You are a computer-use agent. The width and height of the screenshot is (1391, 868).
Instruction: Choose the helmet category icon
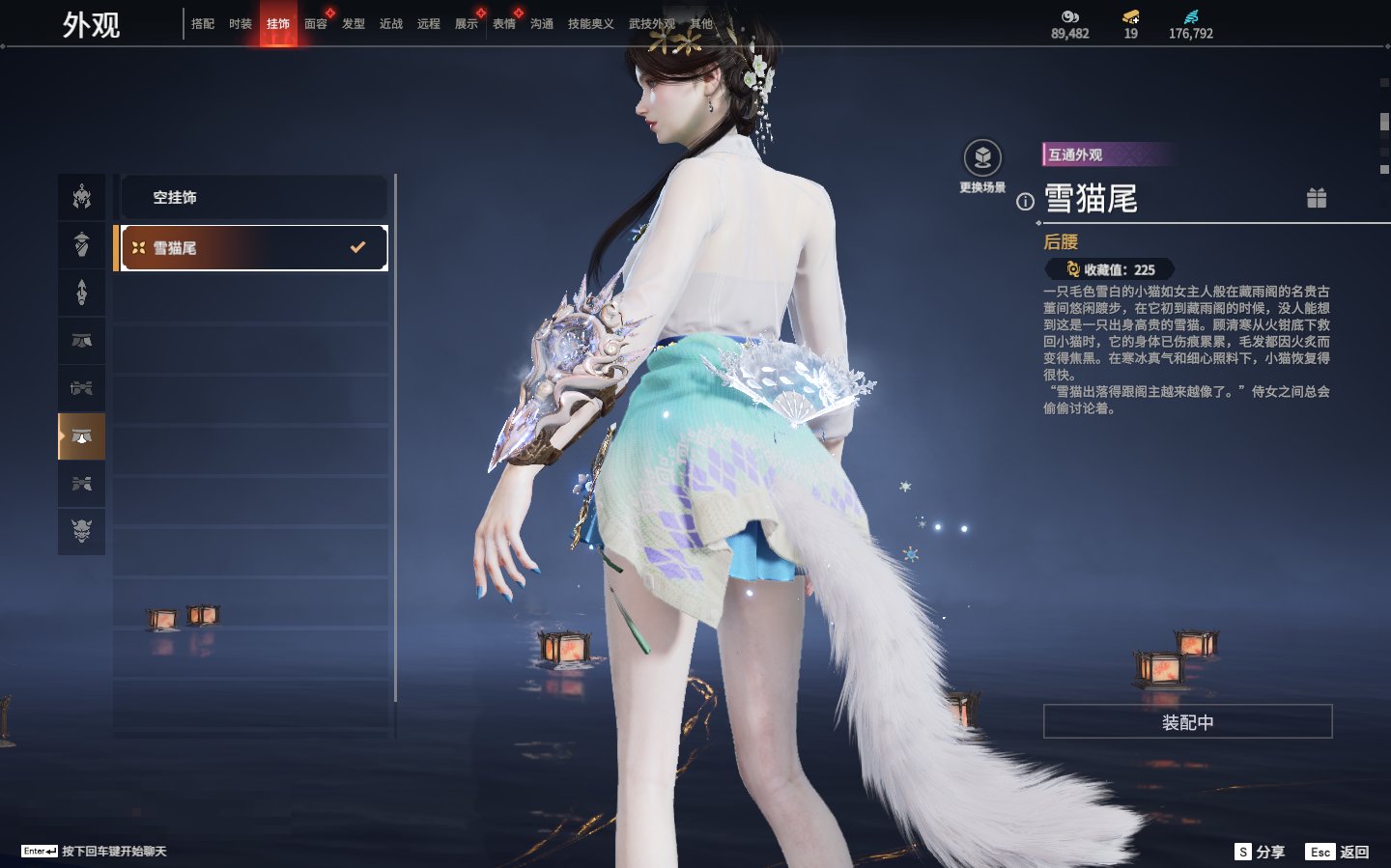pyautogui.click(x=82, y=197)
